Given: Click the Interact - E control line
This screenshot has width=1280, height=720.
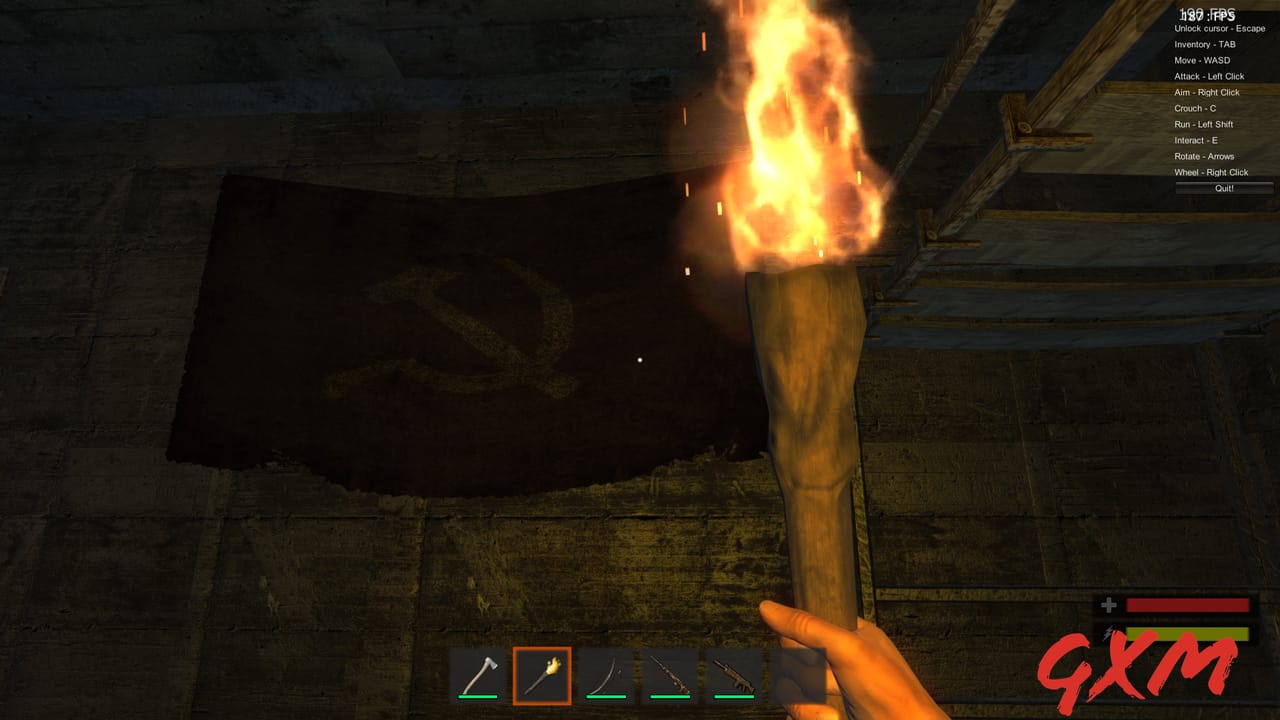Looking at the screenshot, I should pos(1197,140).
